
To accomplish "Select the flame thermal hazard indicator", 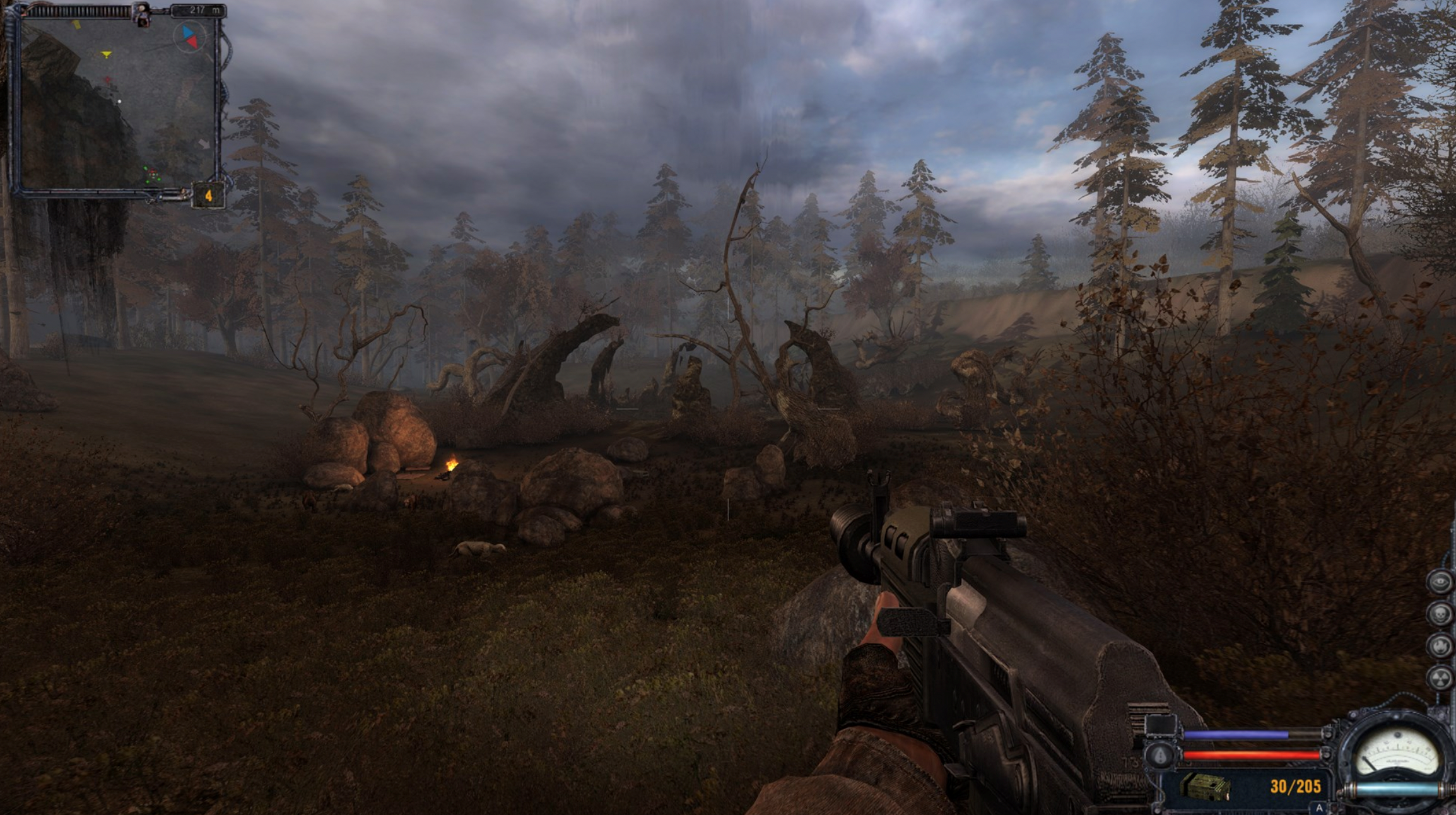I will click(x=1440, y=646).
